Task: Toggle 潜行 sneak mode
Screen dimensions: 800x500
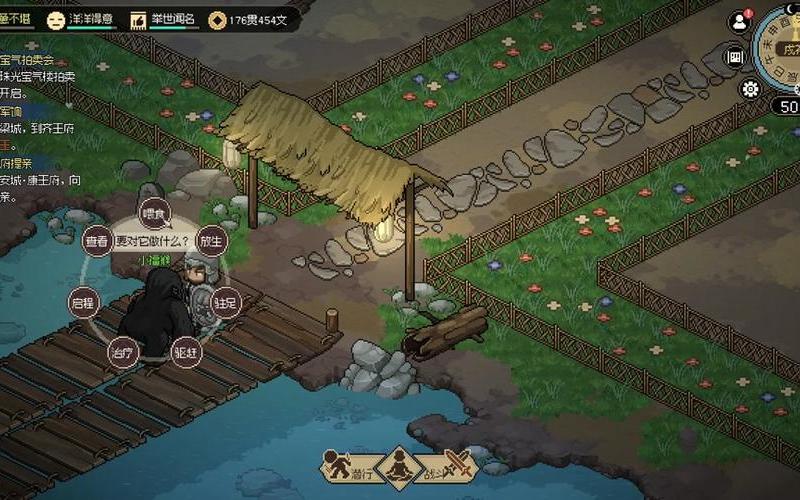Action: 345,467
